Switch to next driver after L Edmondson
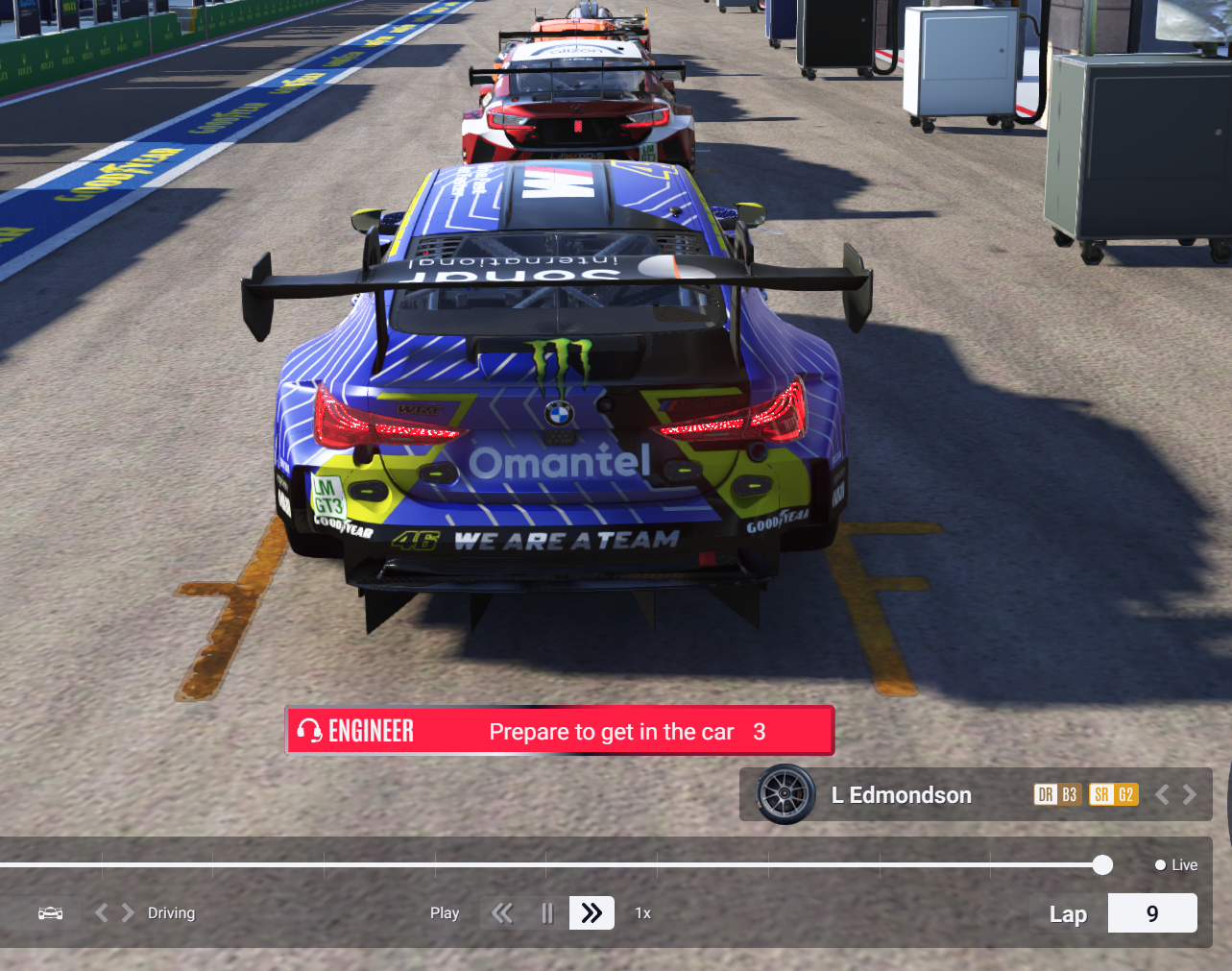This screenshot has height=971, width=1232. click(x=1191, y=794)
